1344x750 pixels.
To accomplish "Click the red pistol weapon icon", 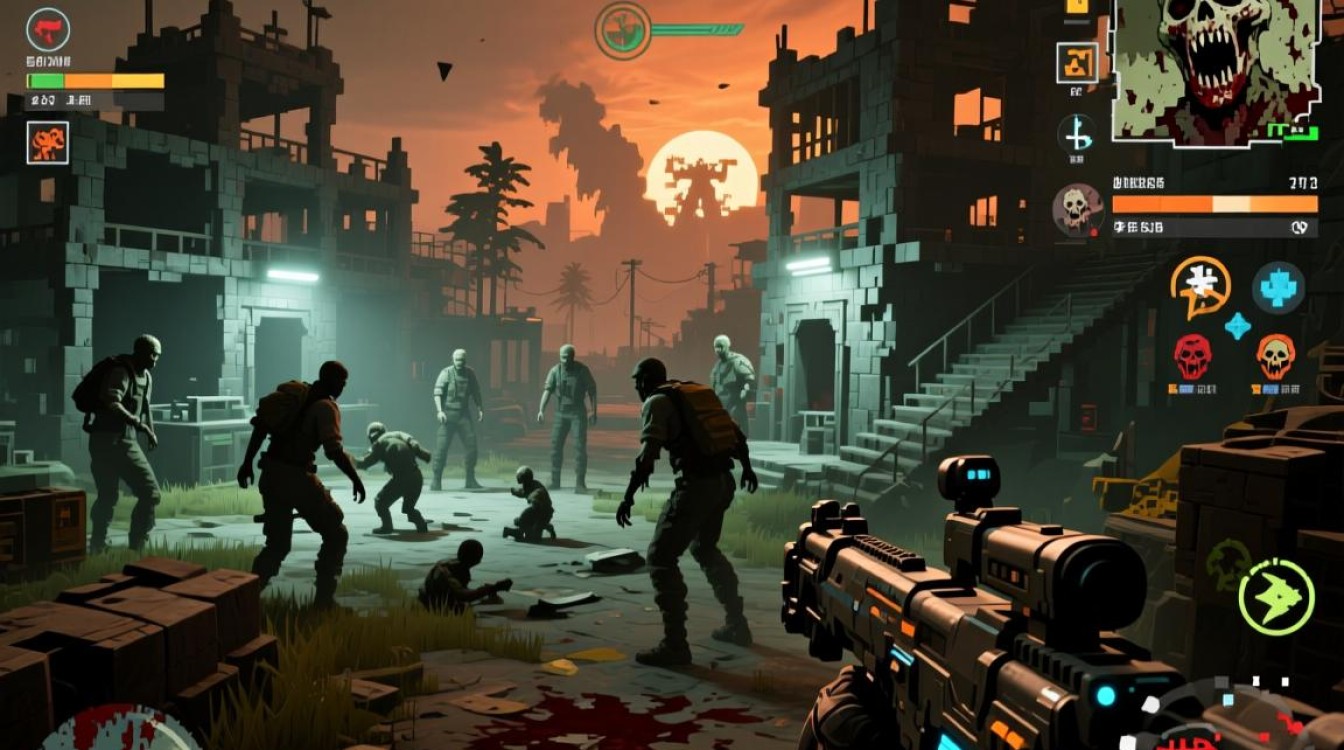I will point(47,30).
